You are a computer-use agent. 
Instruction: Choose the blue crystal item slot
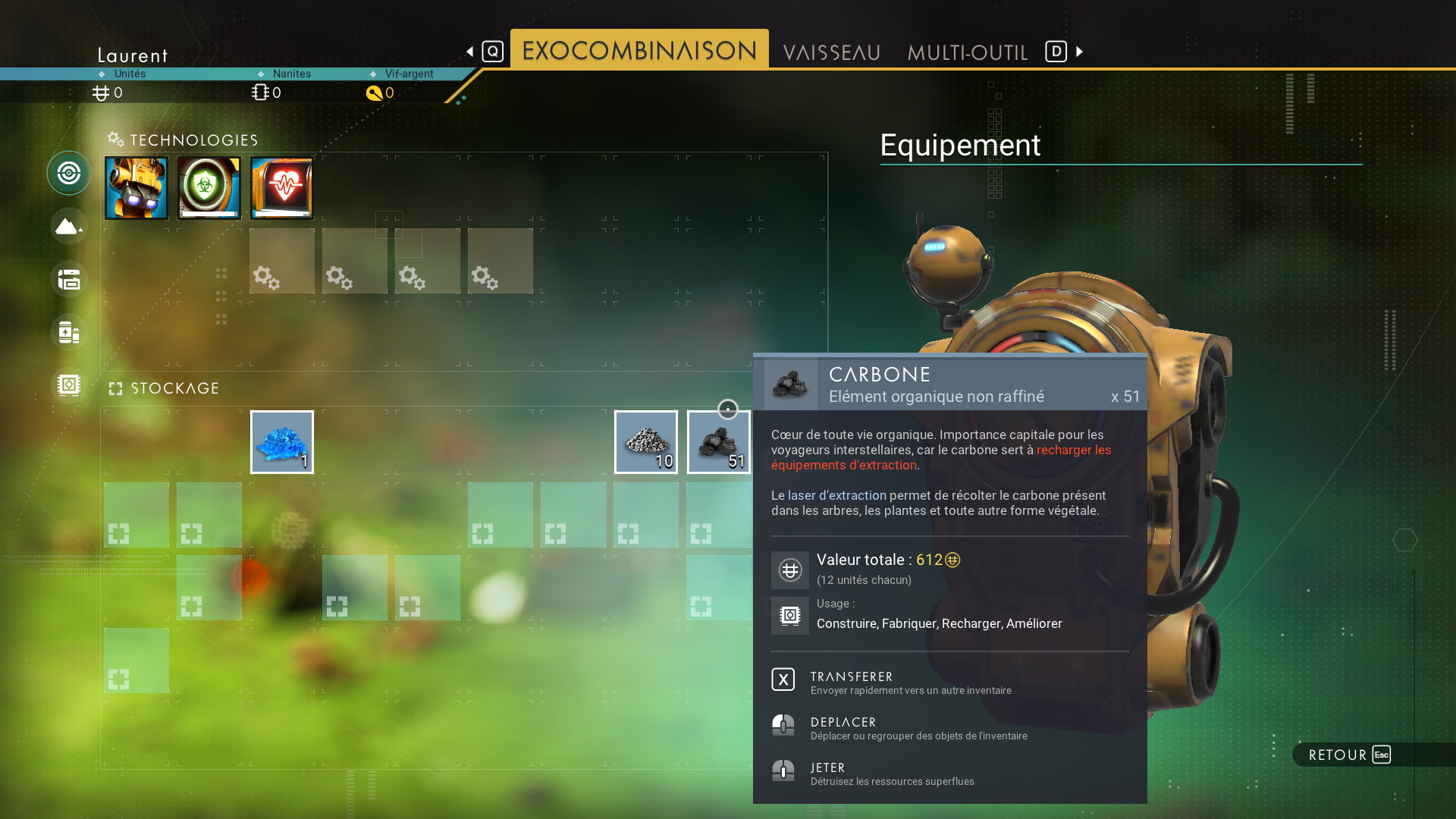[281, 442]
